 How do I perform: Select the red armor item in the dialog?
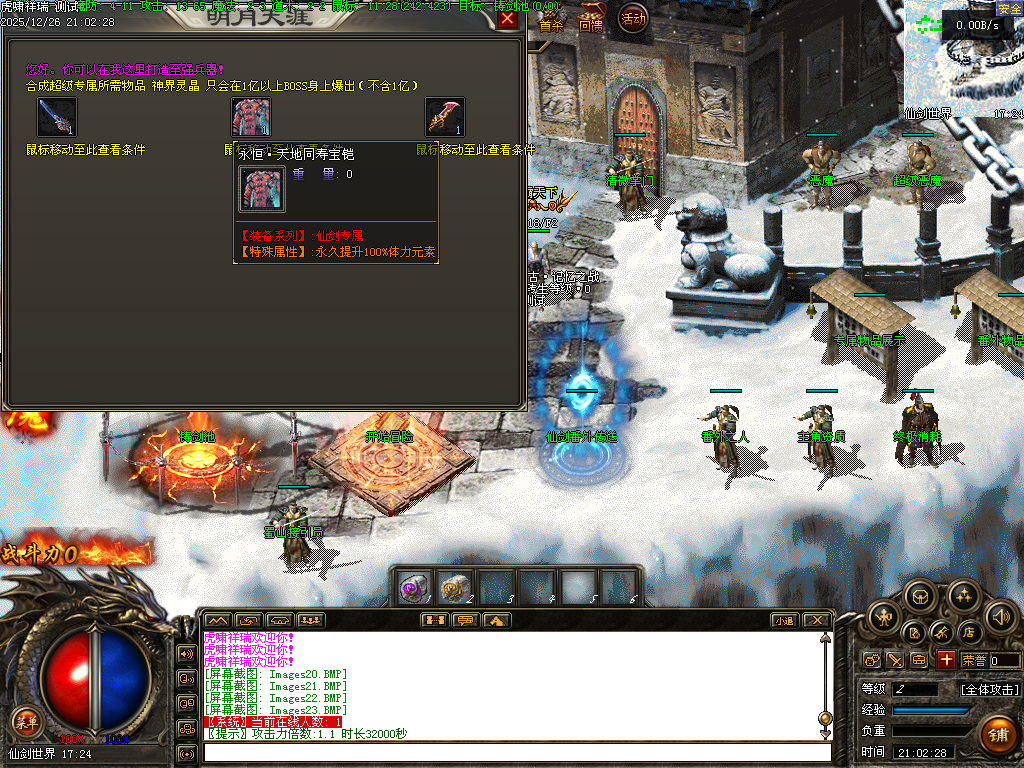tap(251, 117)
